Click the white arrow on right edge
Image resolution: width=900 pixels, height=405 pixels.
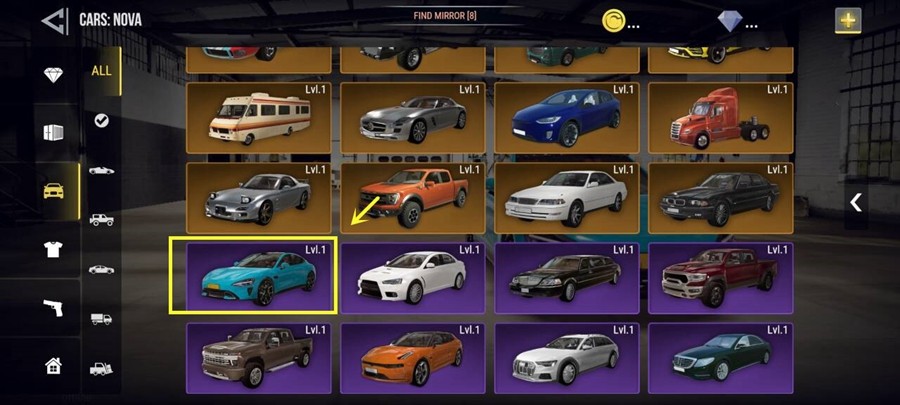click(x=856, y=202)
